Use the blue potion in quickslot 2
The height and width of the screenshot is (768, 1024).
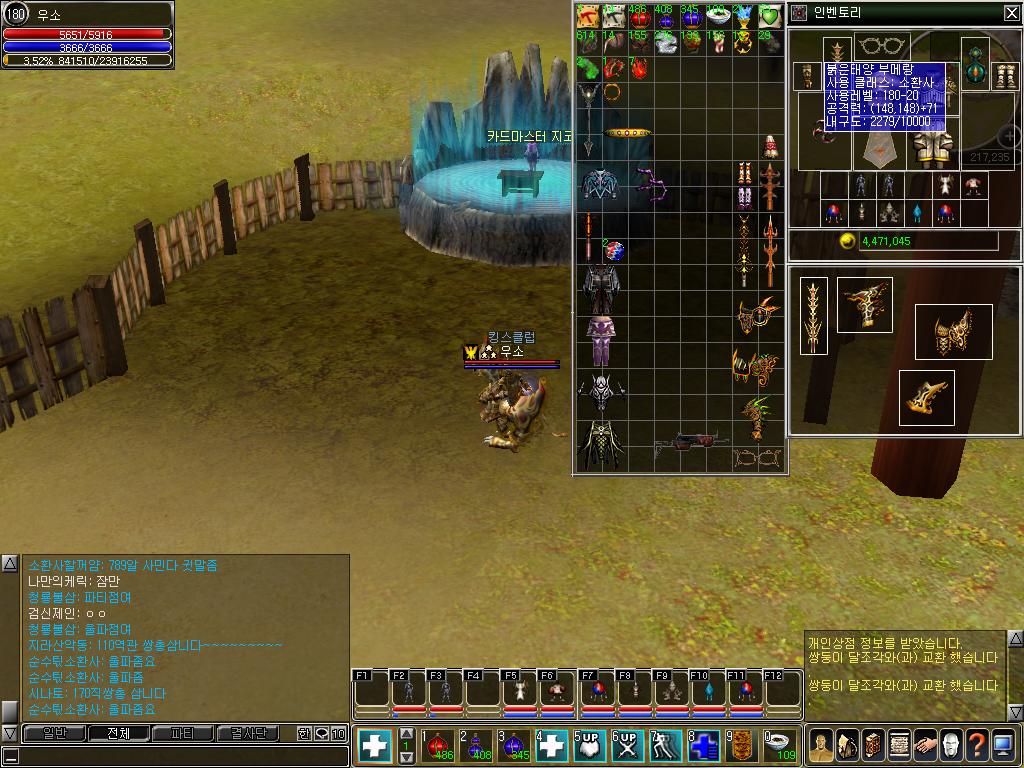(x=476, y=745)
